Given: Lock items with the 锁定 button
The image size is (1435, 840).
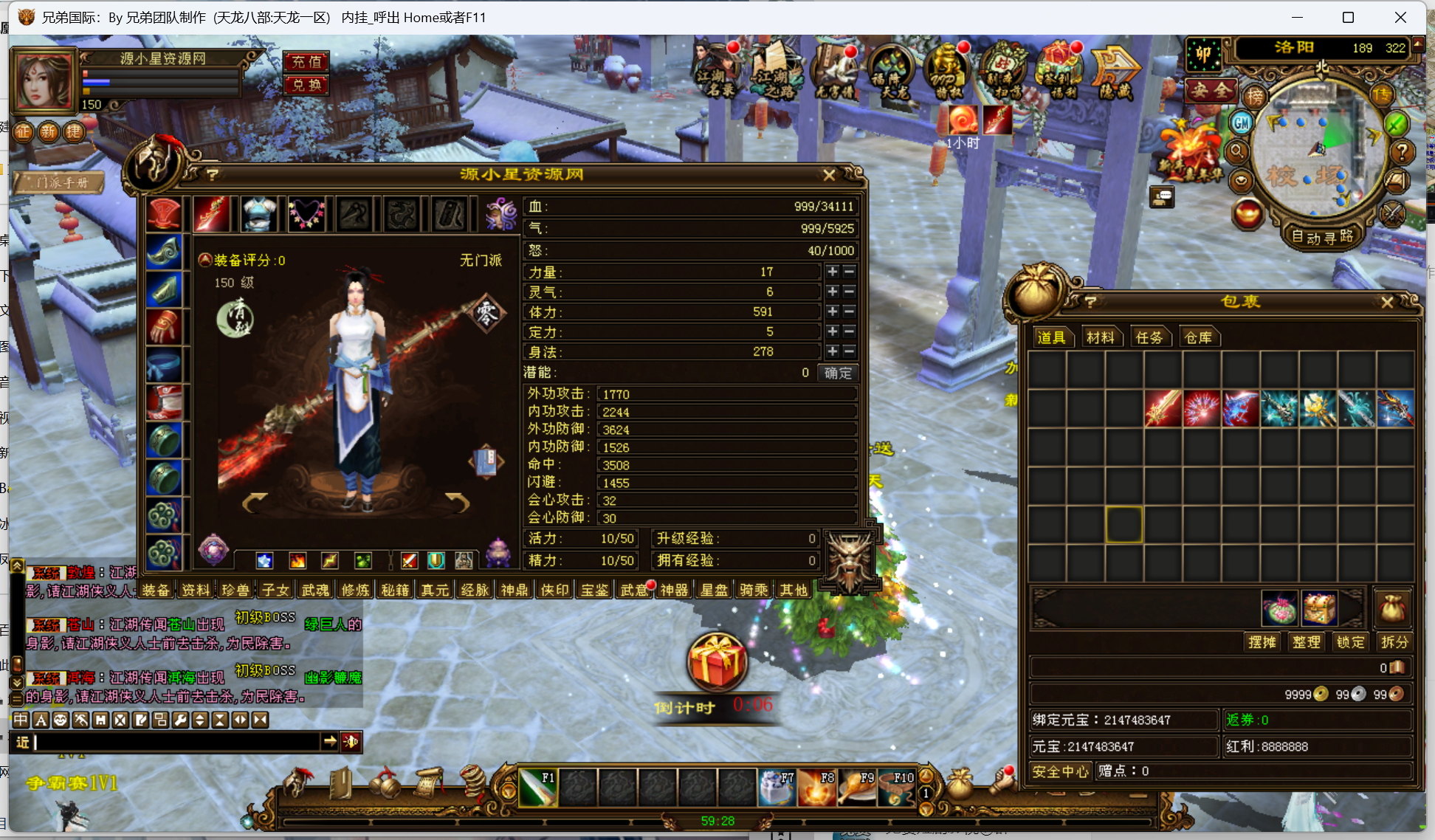Looking at the screenshot, I should pos(1350,642).
